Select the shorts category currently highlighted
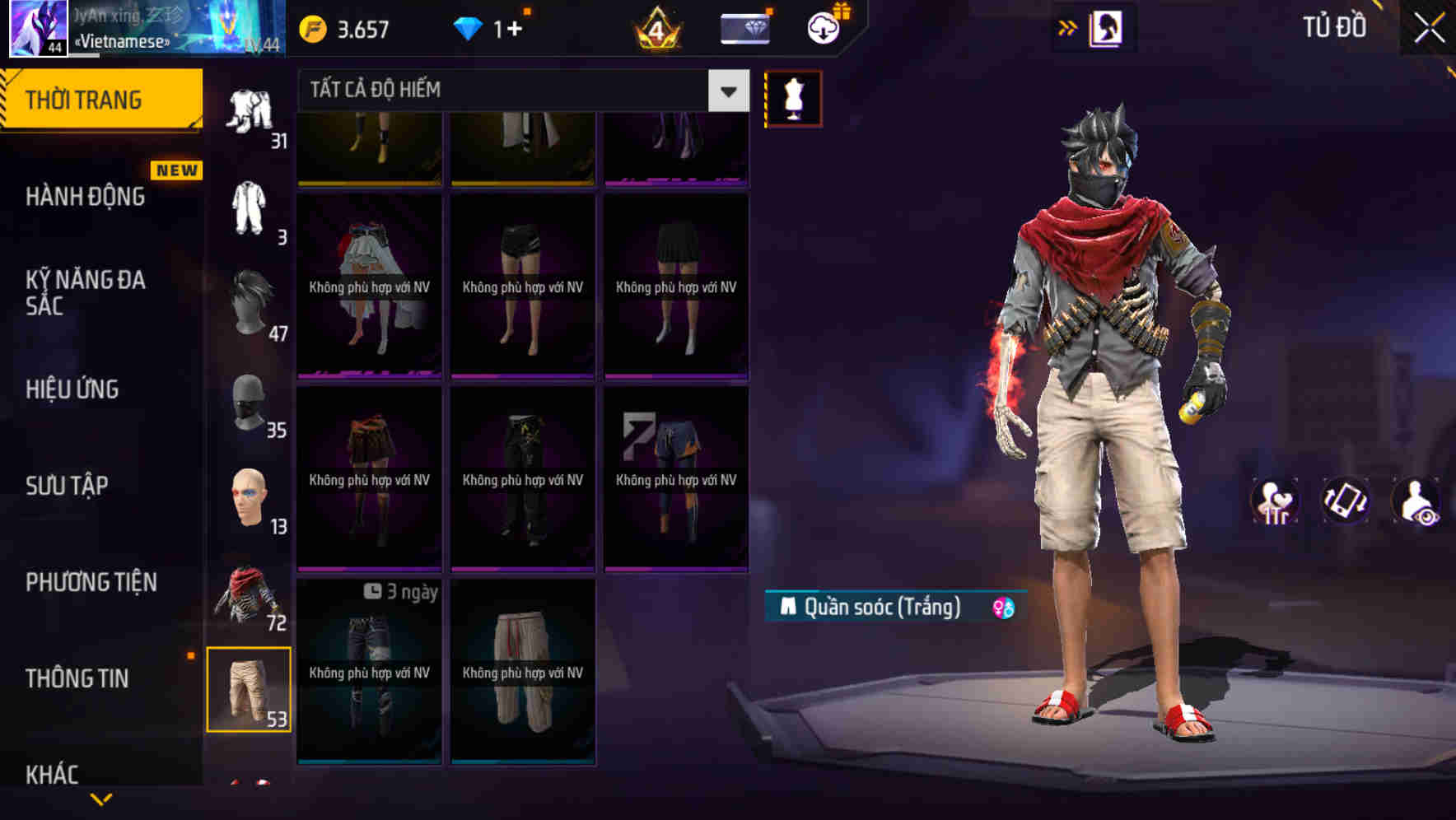 click(251, 692)
